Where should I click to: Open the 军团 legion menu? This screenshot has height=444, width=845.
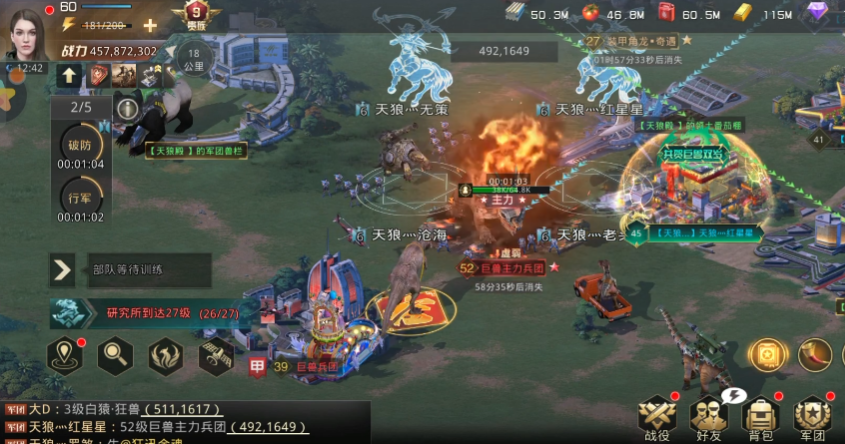coord(812,416)
